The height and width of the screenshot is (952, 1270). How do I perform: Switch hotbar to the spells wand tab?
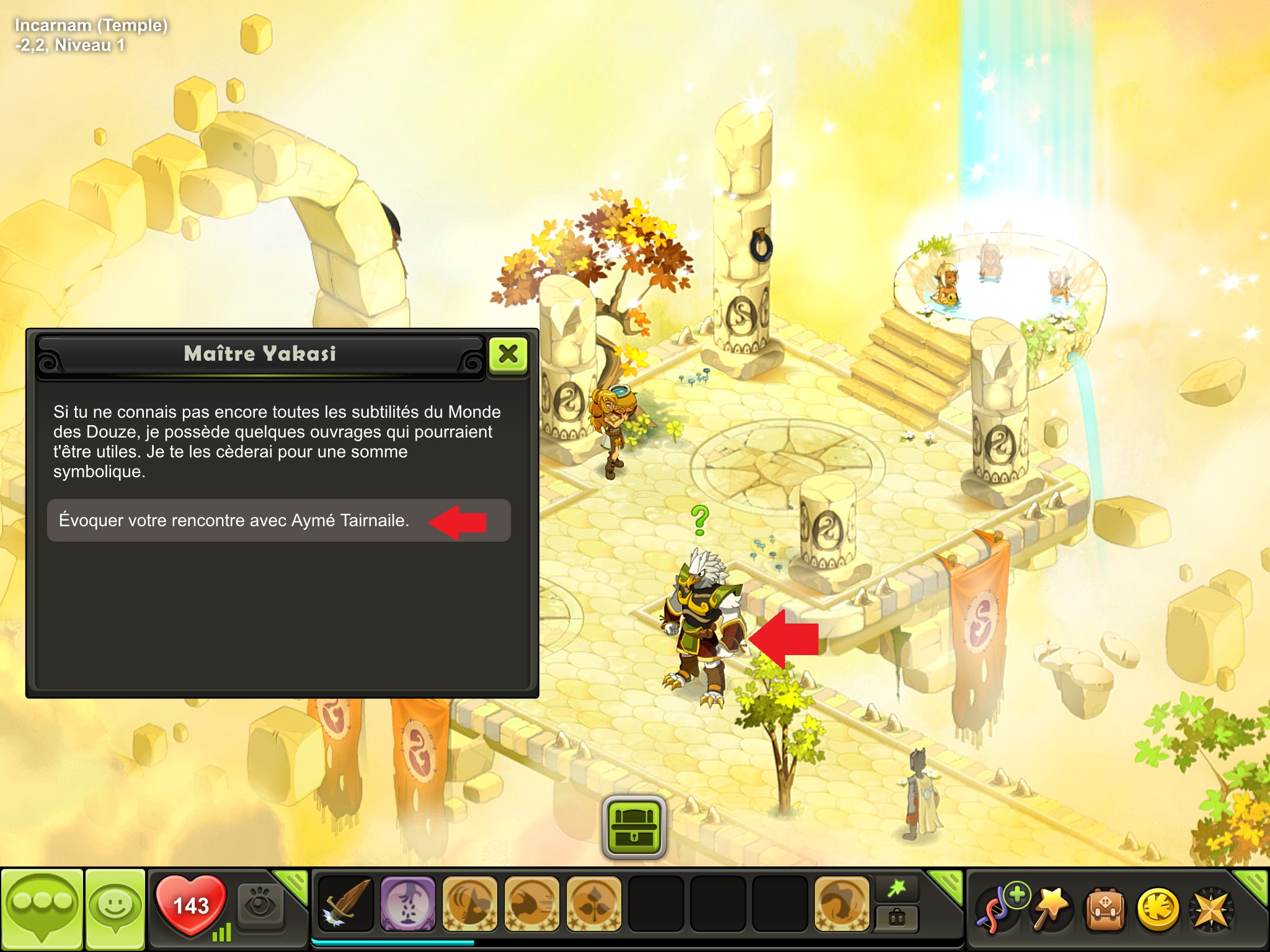point(897,889)
